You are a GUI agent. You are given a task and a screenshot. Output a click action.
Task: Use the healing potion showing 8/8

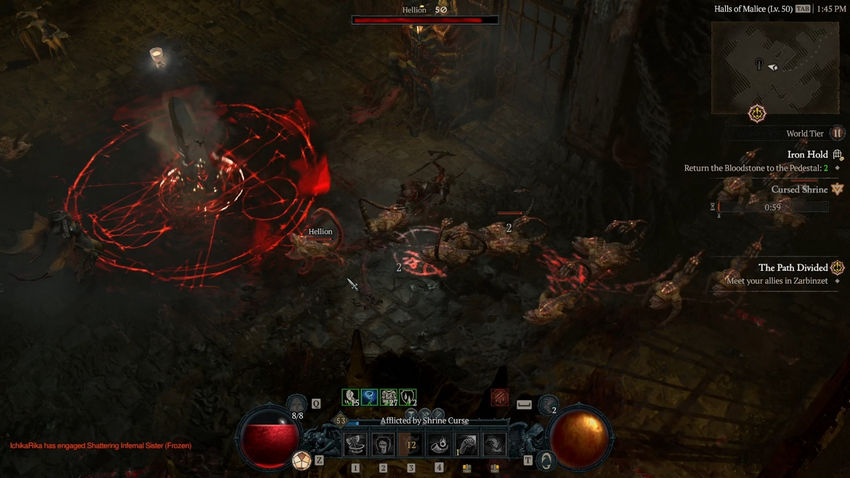click(x=297, y=403)
